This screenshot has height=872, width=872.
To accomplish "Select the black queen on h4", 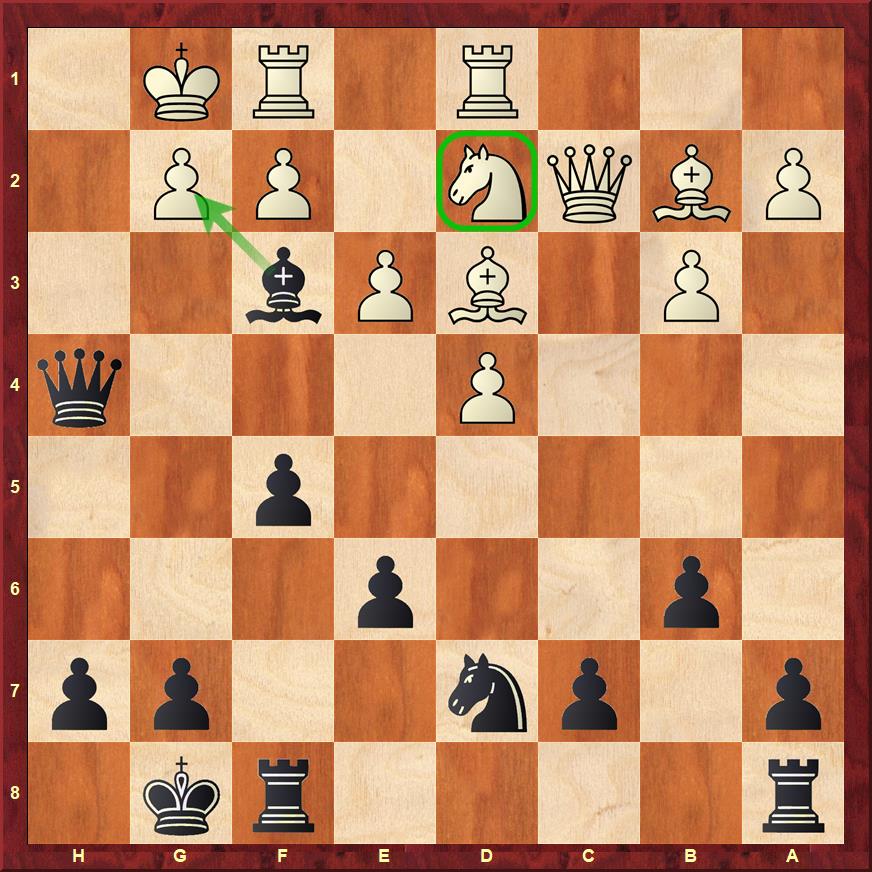I will pos(80,387).
